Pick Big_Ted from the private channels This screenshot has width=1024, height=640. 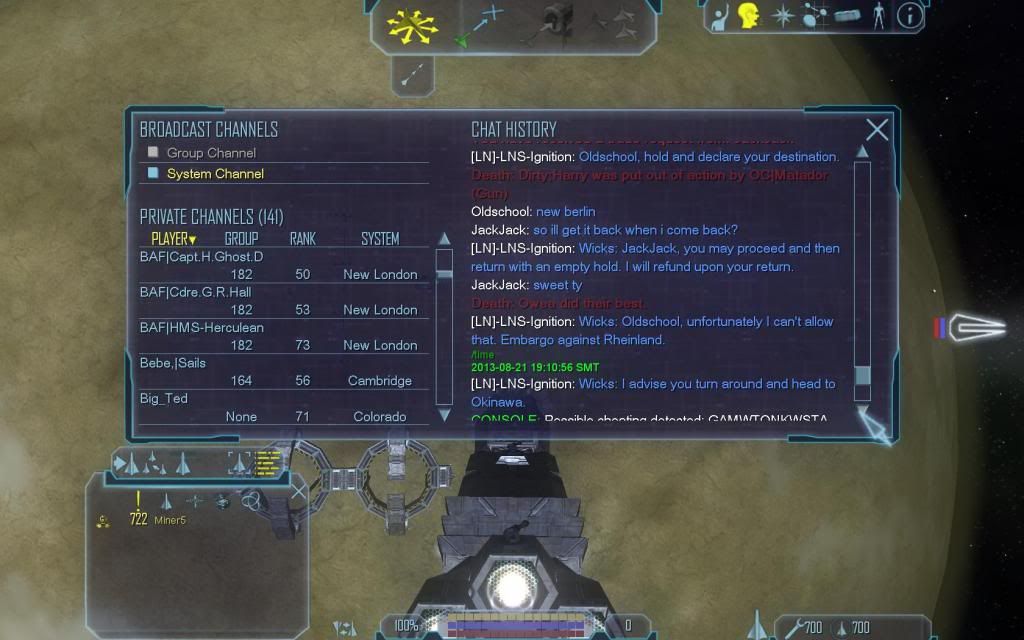[164, 399]
